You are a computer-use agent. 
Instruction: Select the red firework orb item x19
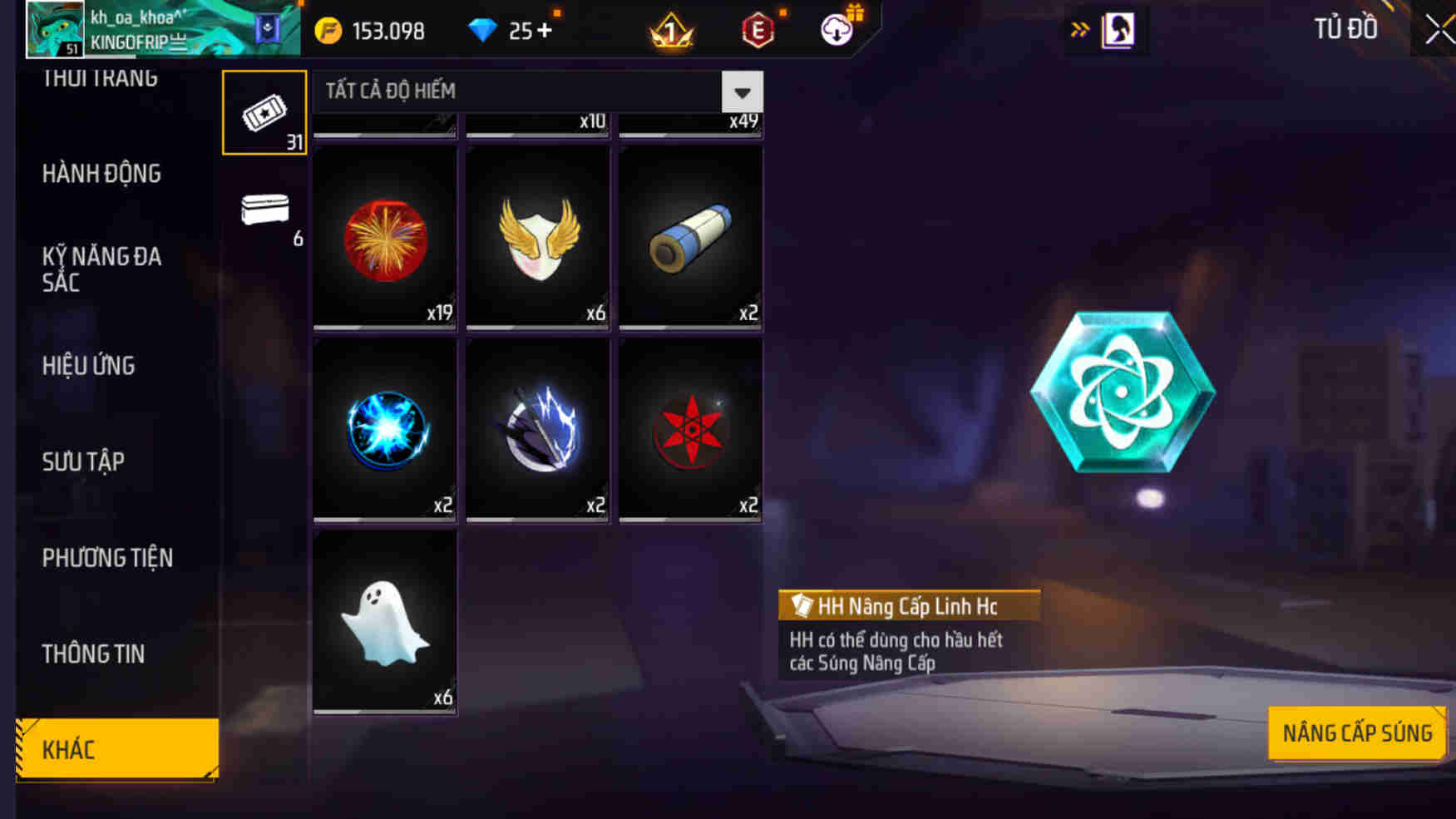(x=383, y=241)
